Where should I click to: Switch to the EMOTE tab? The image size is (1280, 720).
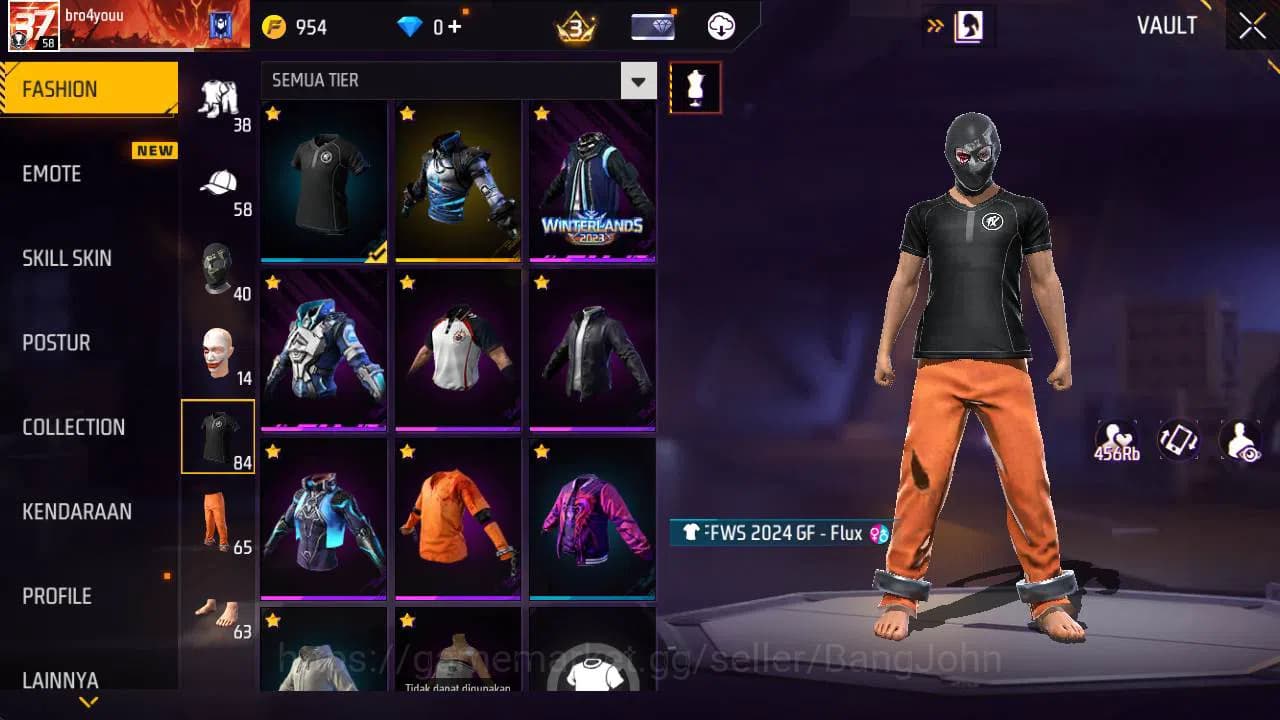coord(51,174)
